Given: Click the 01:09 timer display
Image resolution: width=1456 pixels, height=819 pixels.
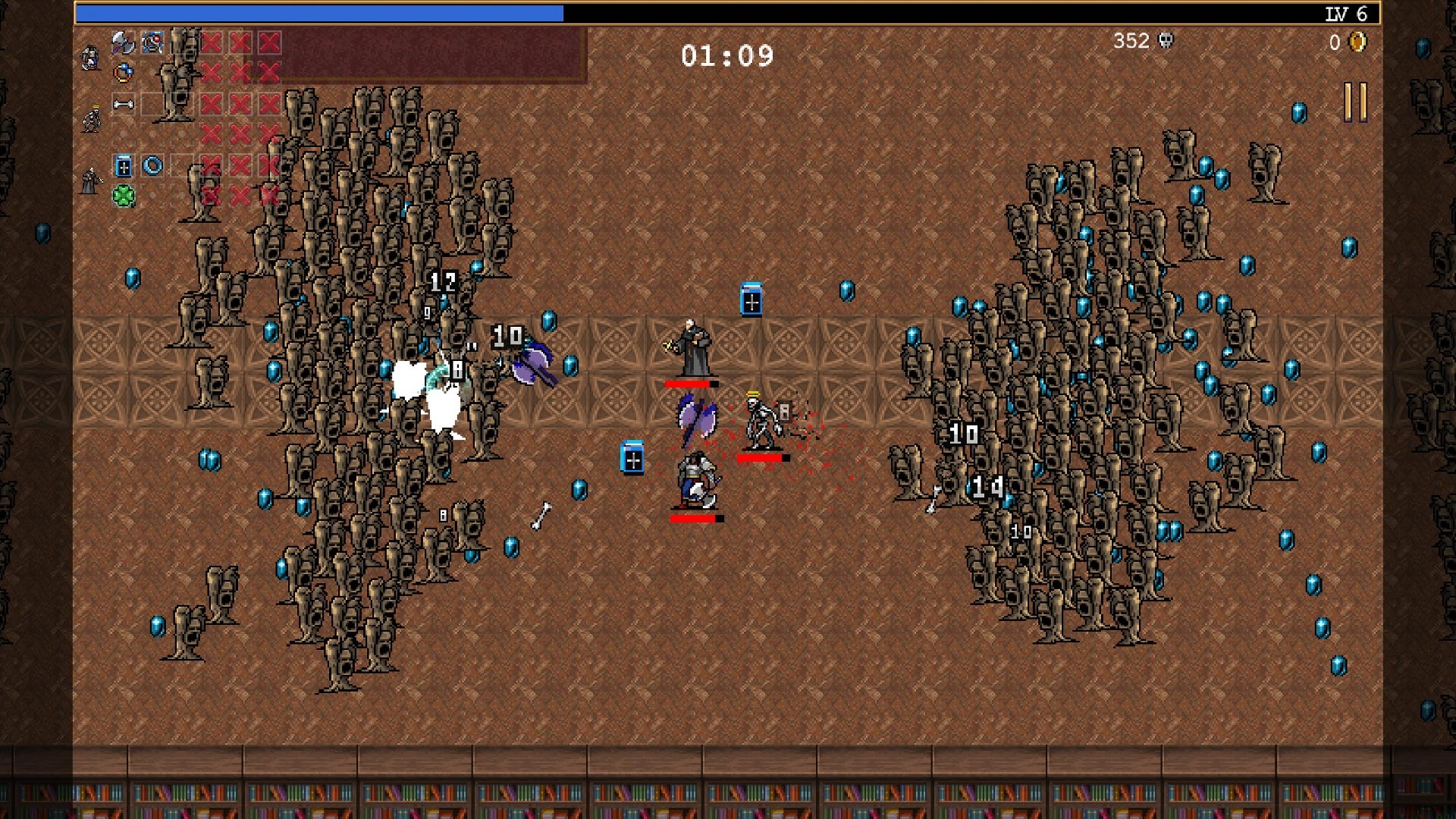Looking at the screenshot, I should point(726,54).
